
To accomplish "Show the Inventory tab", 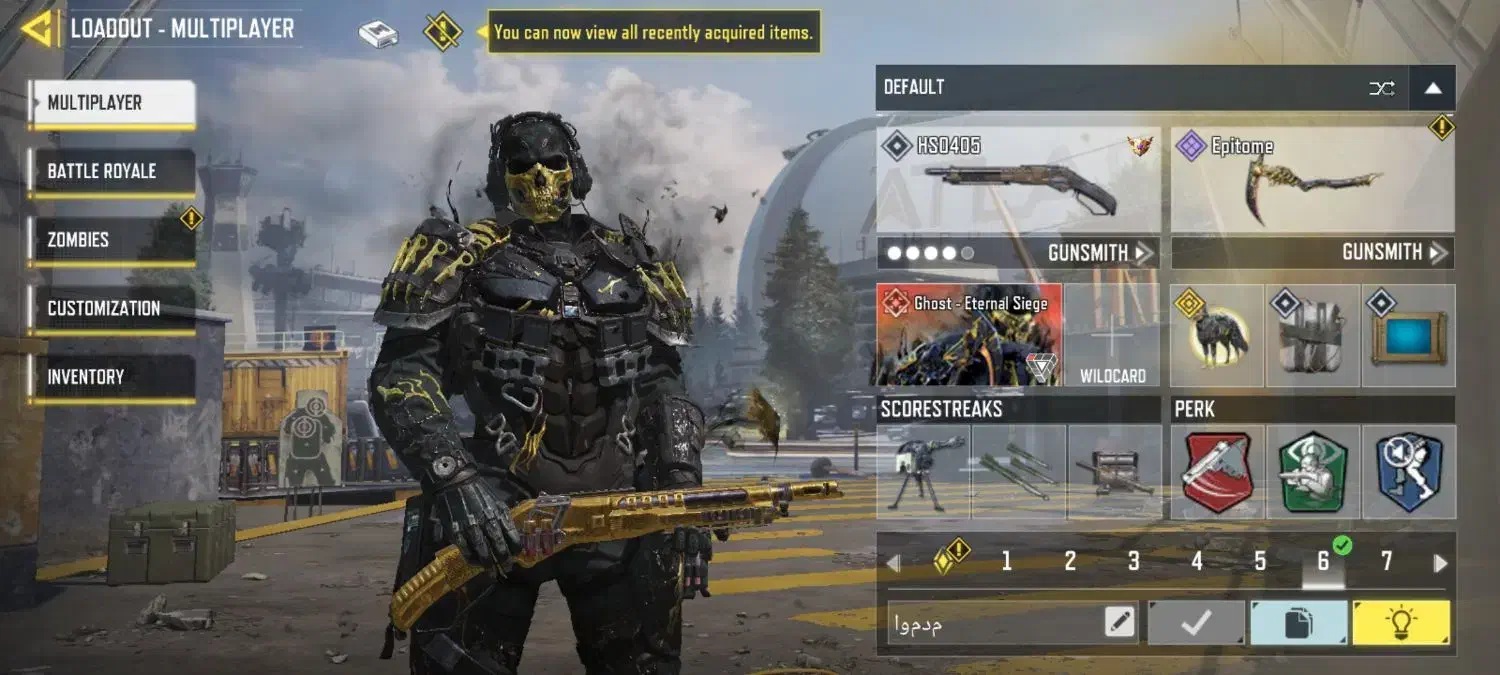I will click(111, 377).
